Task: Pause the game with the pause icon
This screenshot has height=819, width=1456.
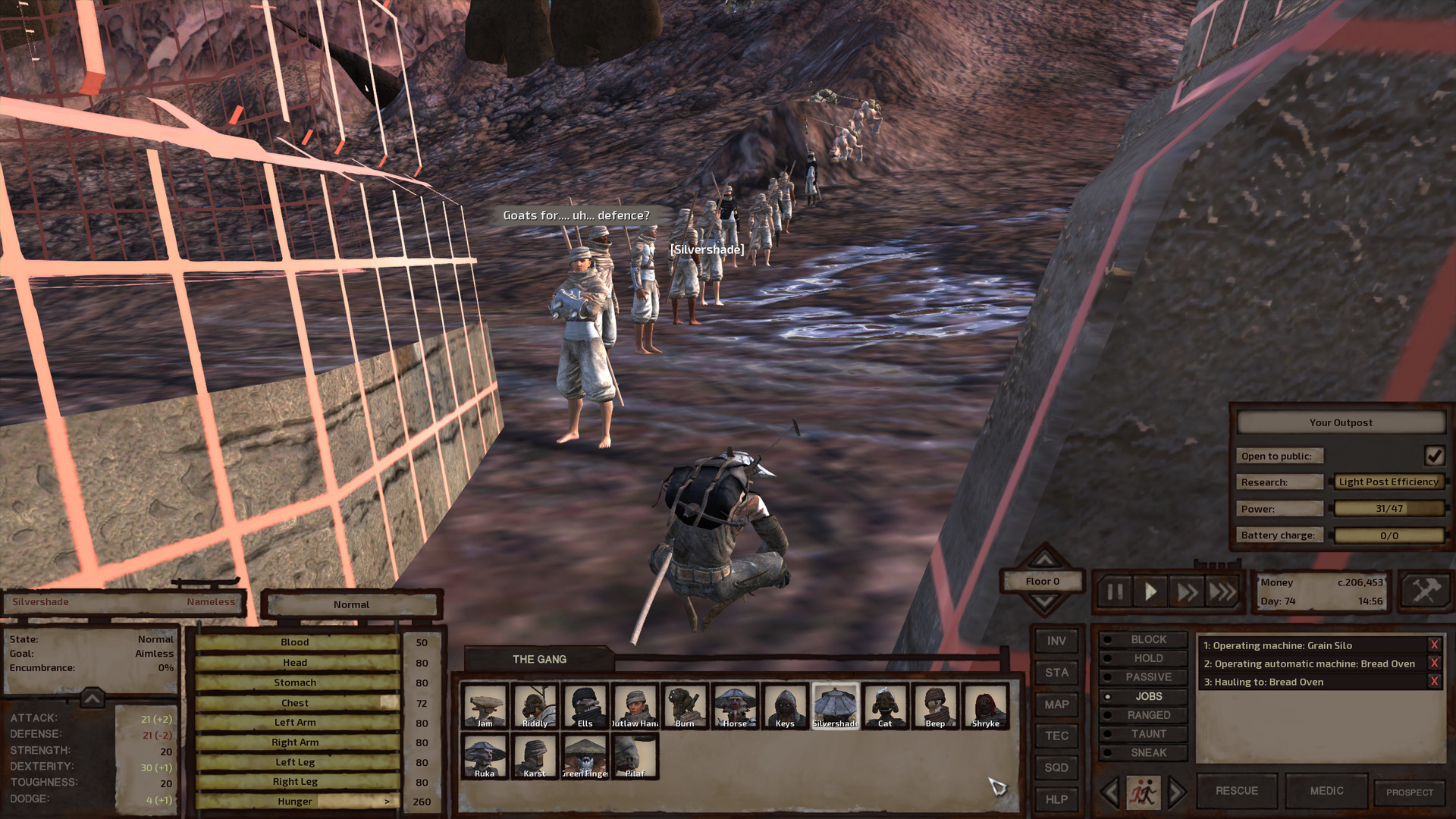Action: (x=1114, y=593)
